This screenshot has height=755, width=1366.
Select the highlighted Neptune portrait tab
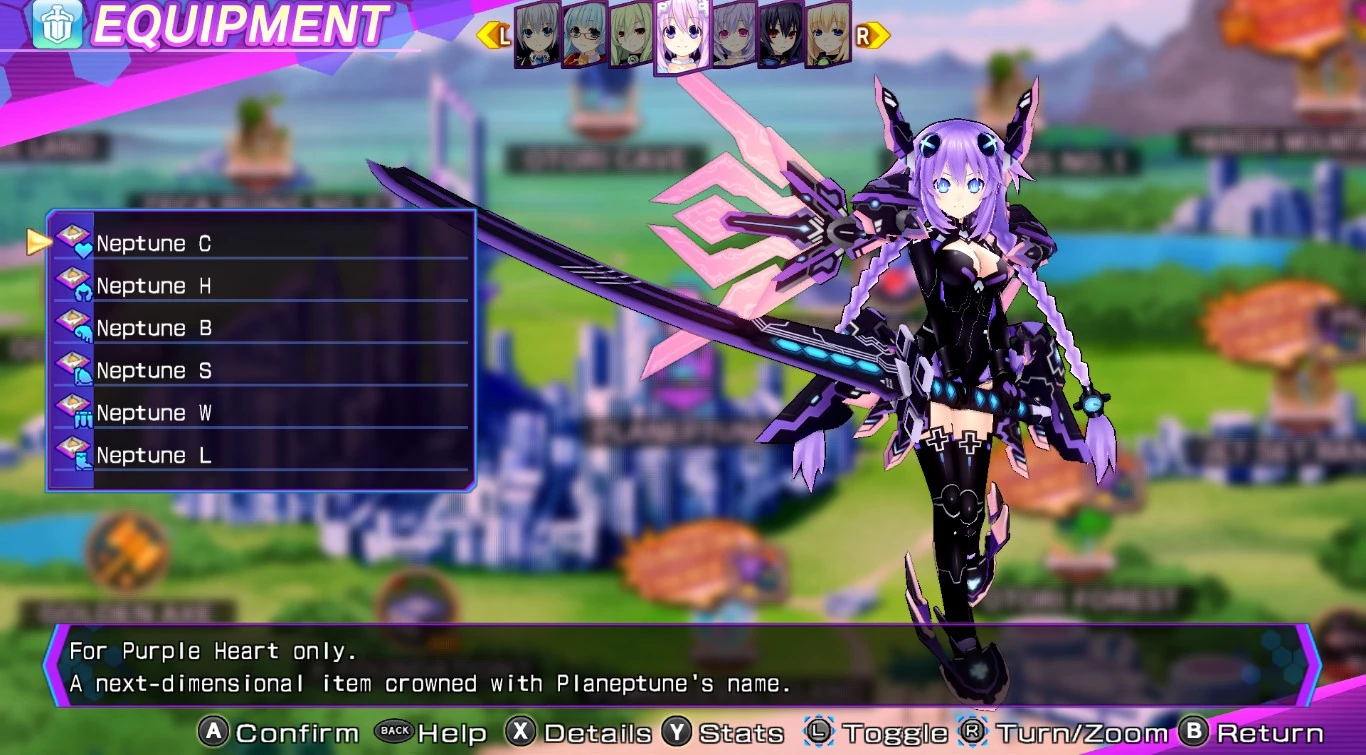pyautogui.click(x=681, y=35)
